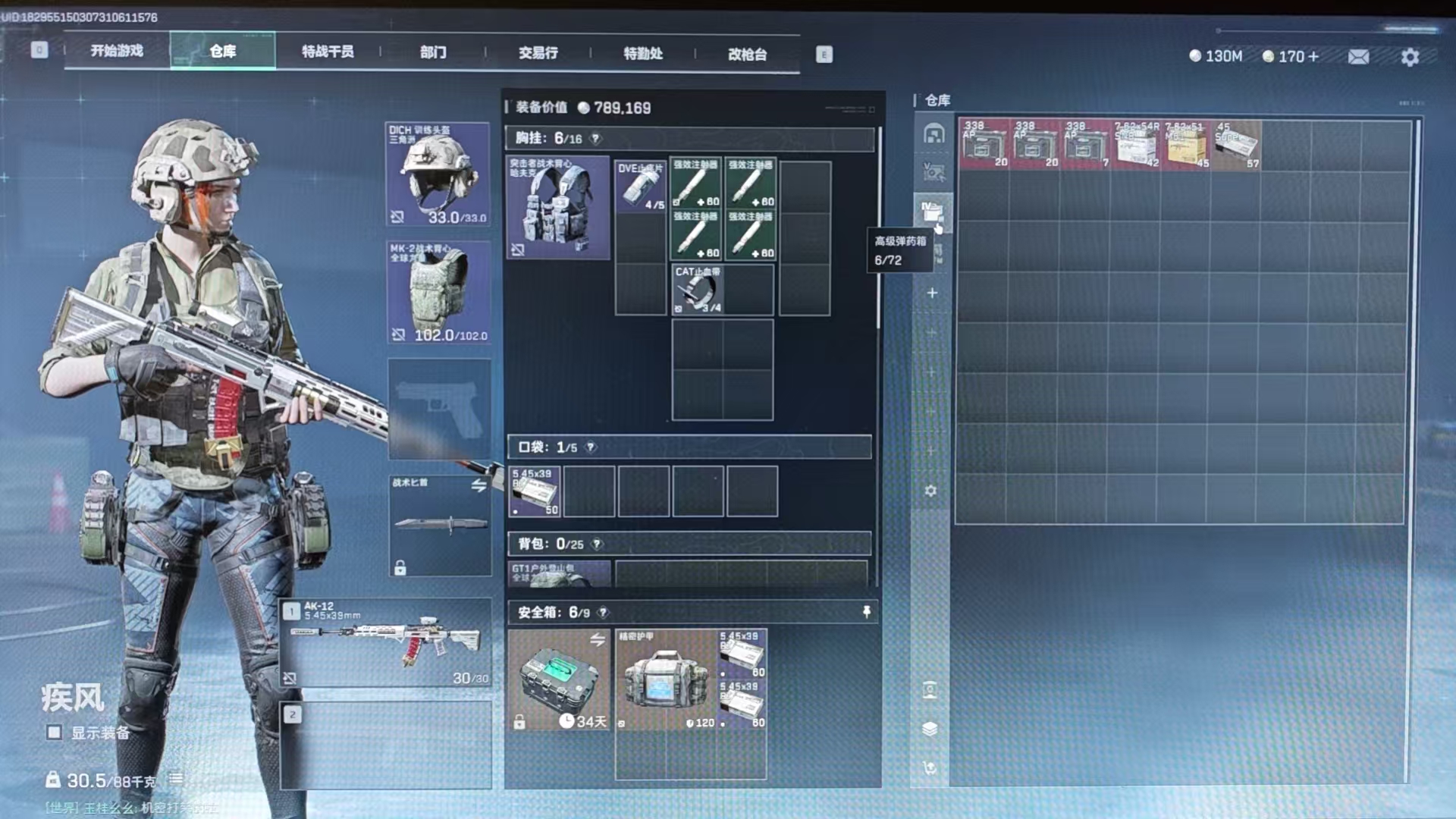Open the mail envelope icon

click(x=1358, y=57)
